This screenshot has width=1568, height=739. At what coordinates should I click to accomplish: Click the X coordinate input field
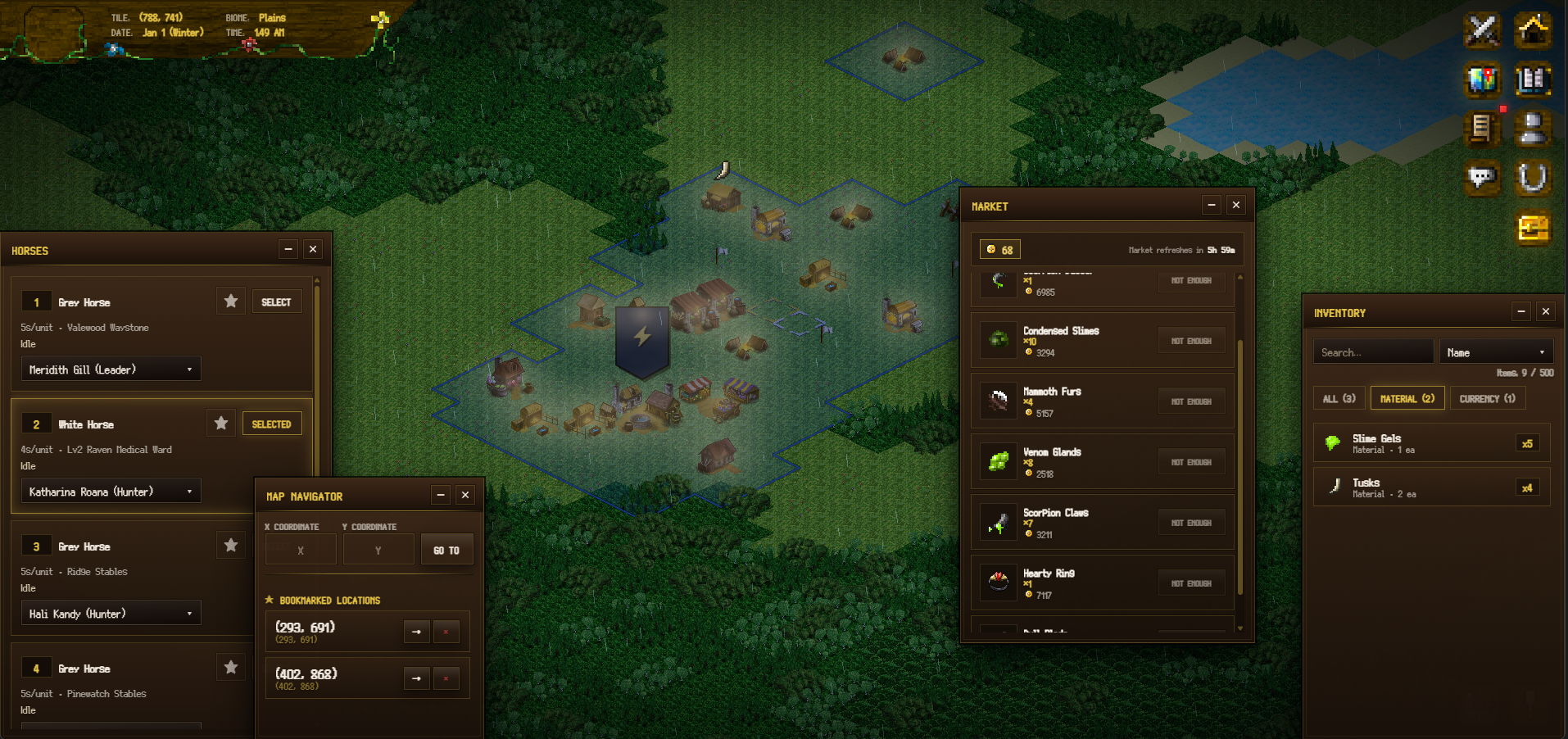pyautogui.click(x=301, y=550)
